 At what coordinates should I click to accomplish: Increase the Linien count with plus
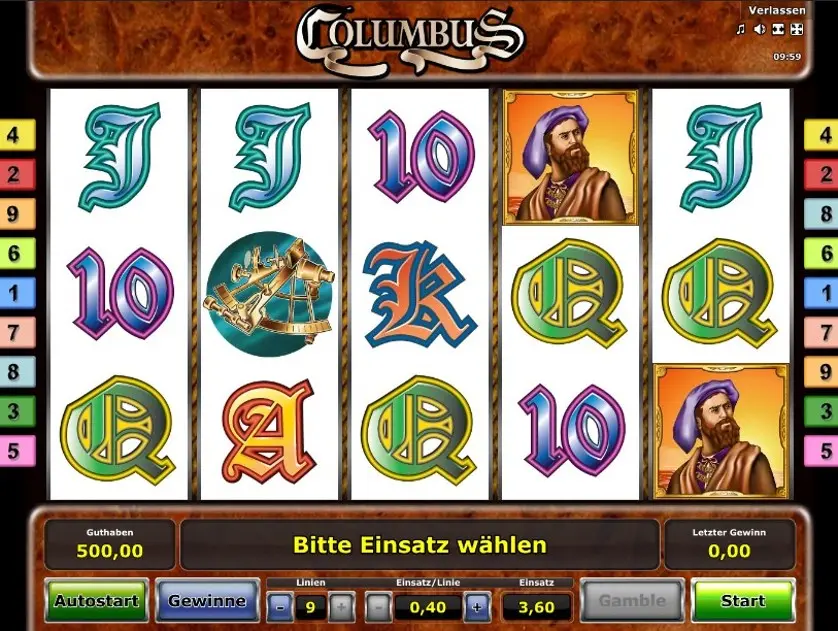[341, 606]
